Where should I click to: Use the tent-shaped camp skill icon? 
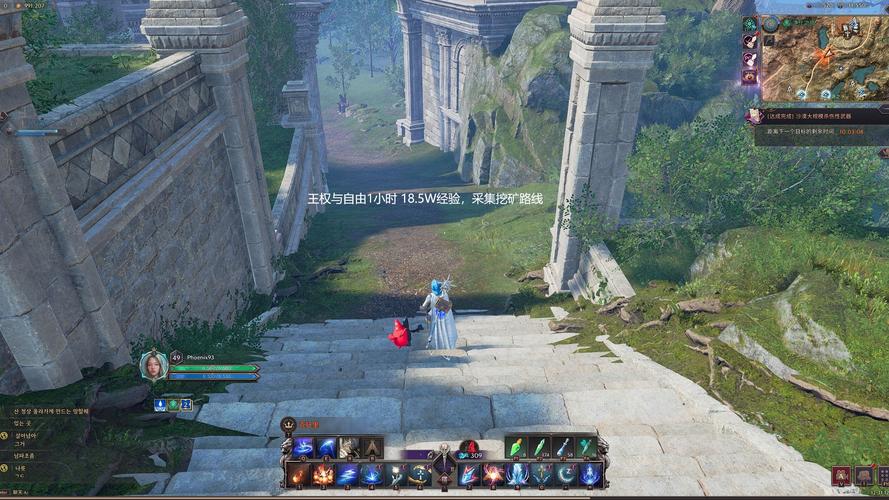(x=372, y=447)
